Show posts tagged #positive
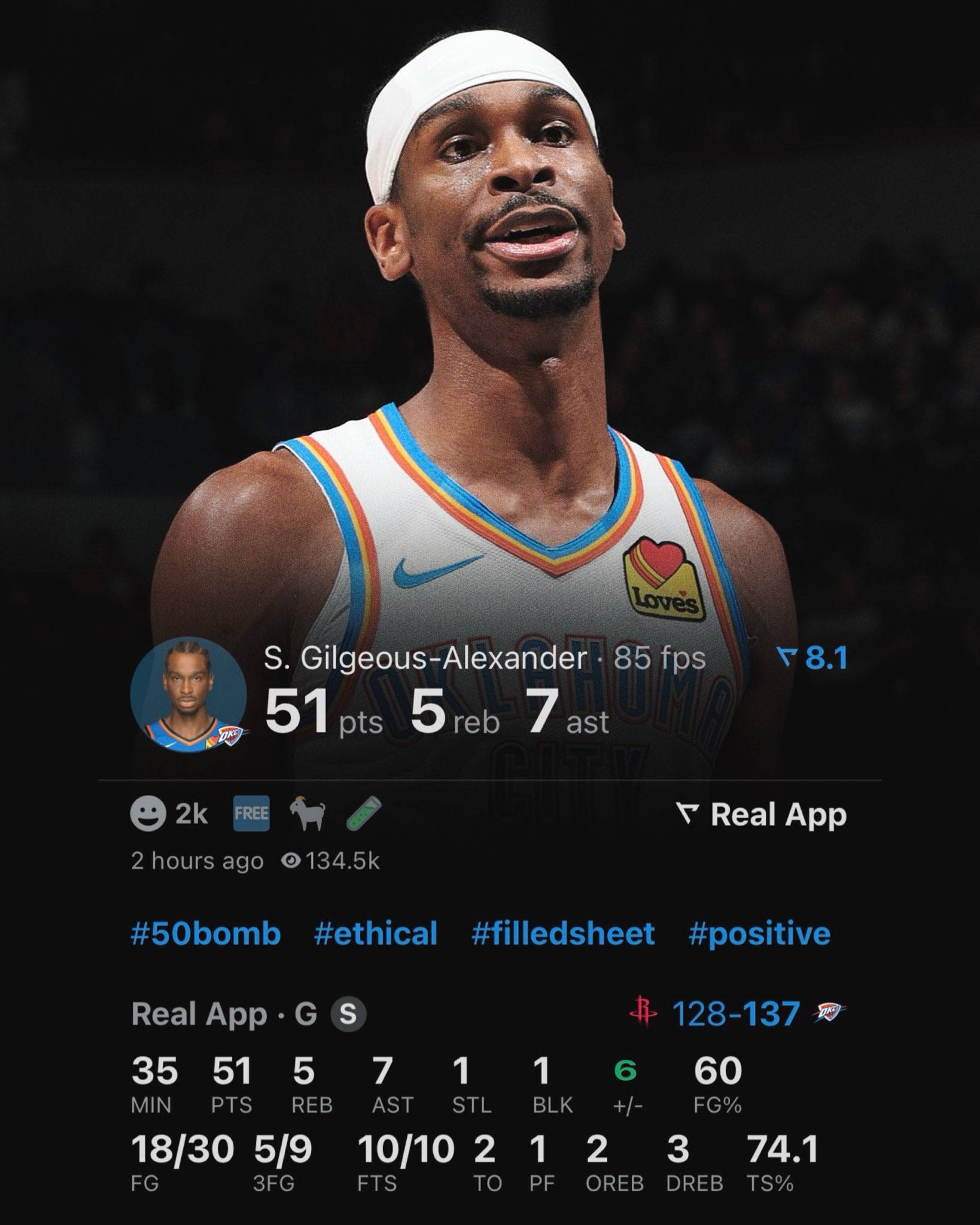Screen dimensions: 980x1225 (x=759, y=934)
